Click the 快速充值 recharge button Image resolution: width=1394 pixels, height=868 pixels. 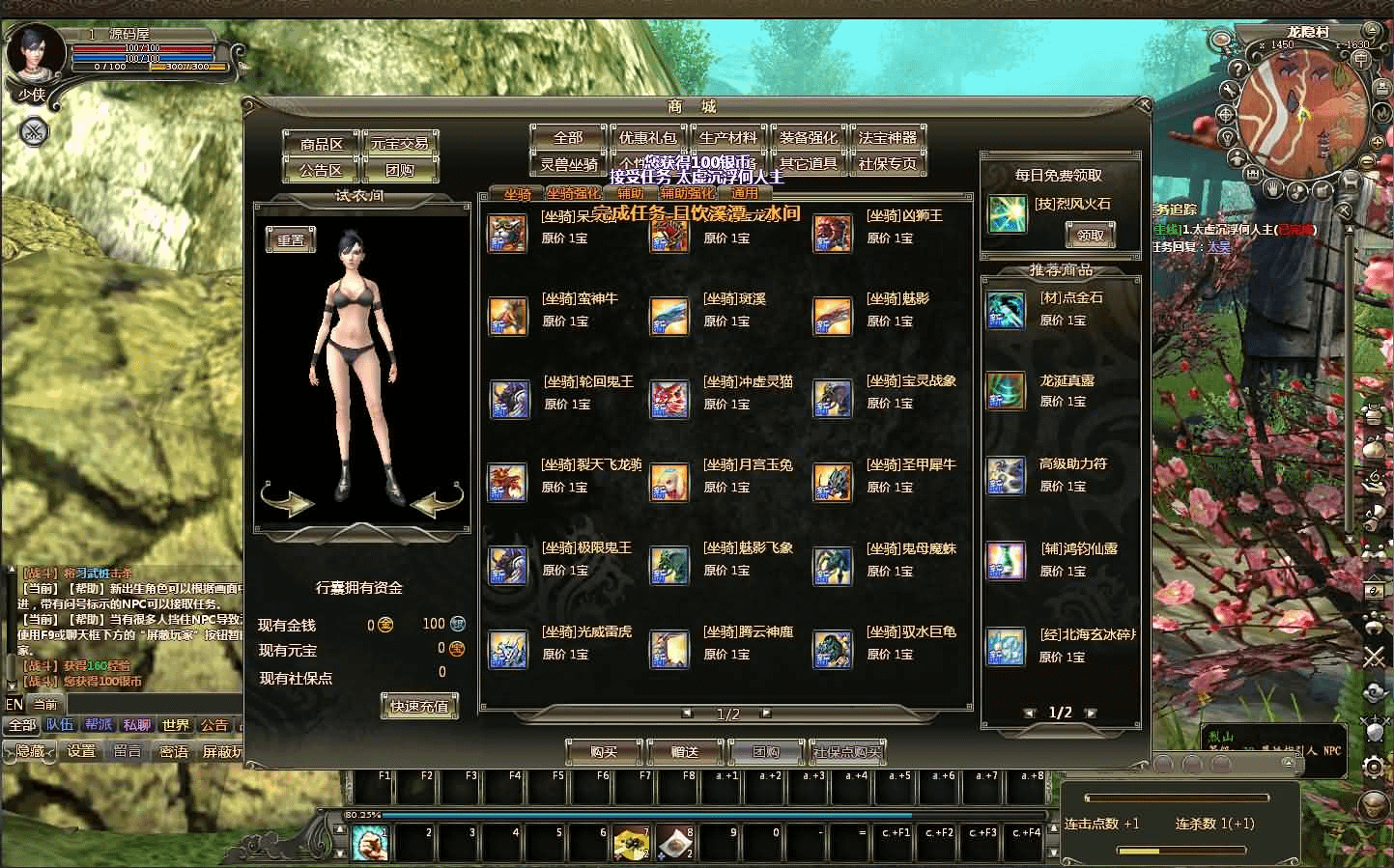419,706
